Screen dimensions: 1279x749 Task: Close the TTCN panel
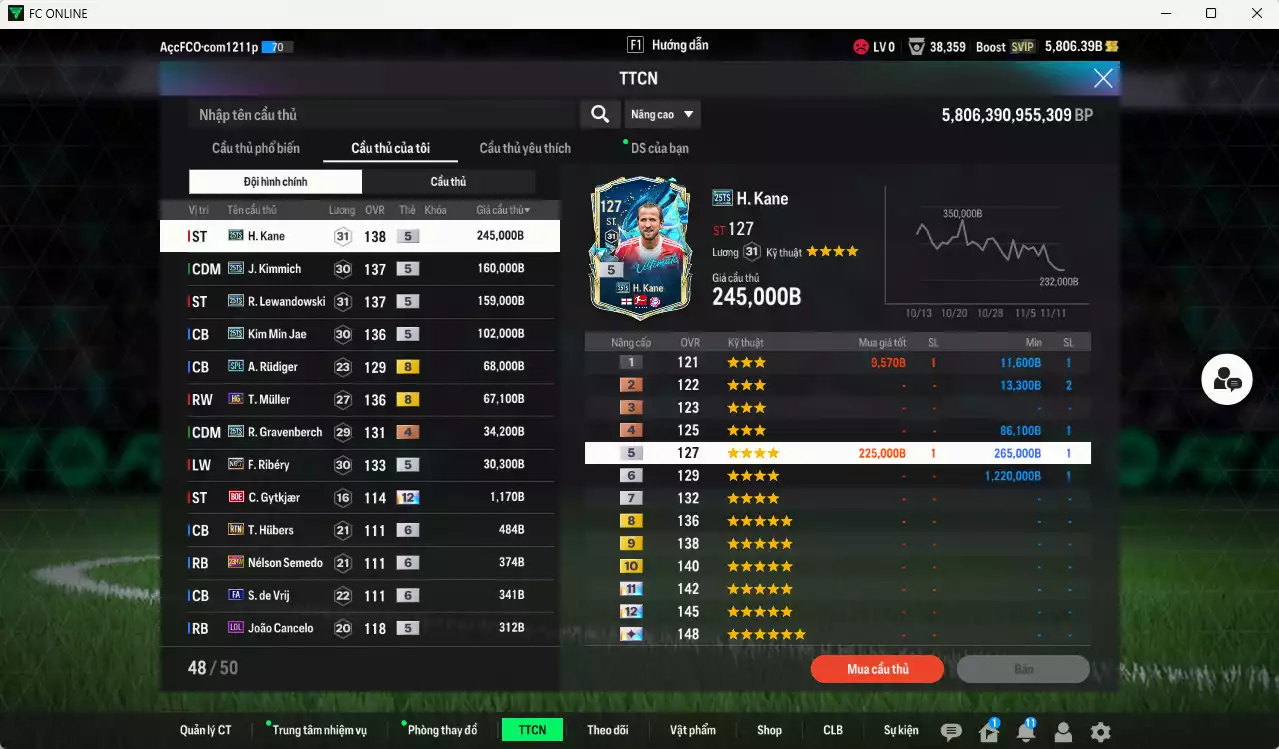click(1102, 79)
